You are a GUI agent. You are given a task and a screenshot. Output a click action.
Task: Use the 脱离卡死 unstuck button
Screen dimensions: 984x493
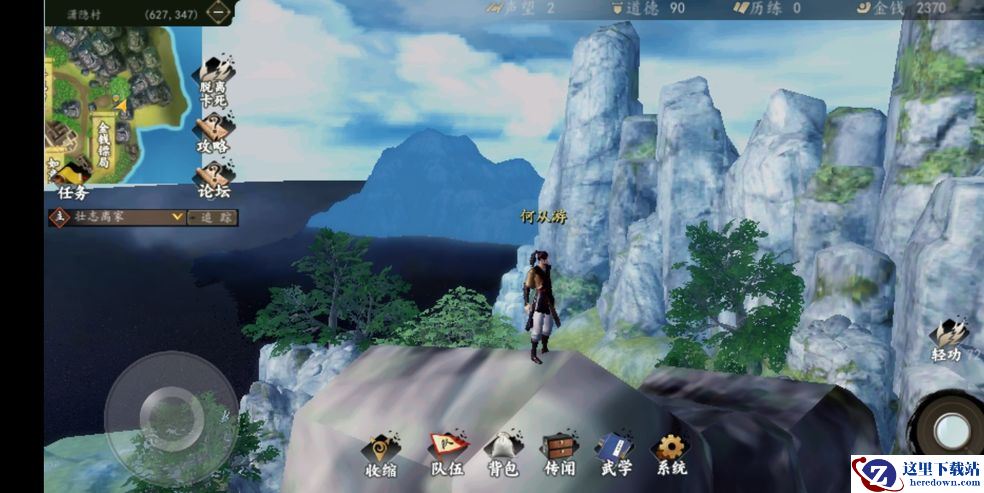(213, 83)
